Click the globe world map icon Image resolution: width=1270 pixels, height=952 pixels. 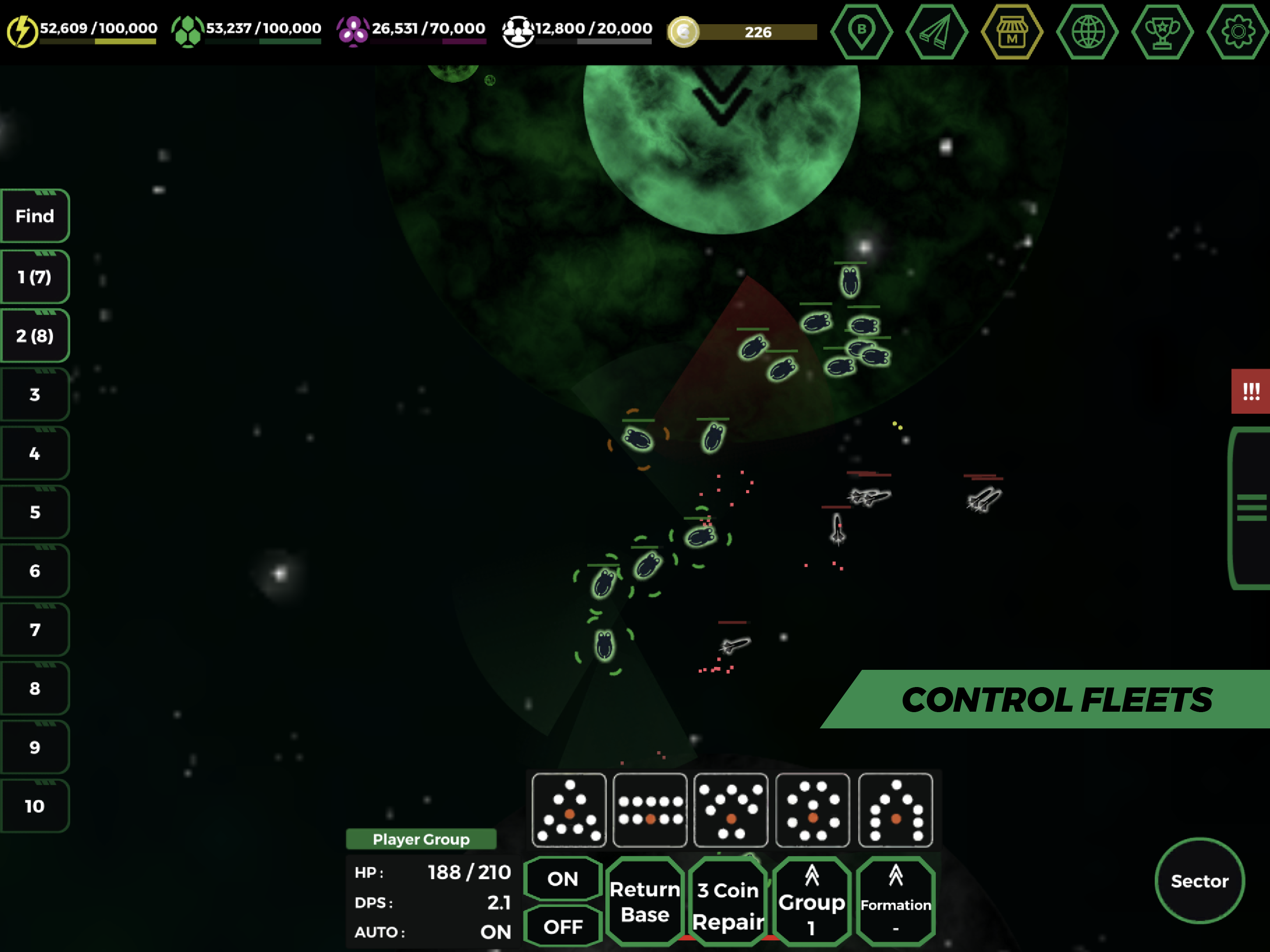[x=1087, y=33]
